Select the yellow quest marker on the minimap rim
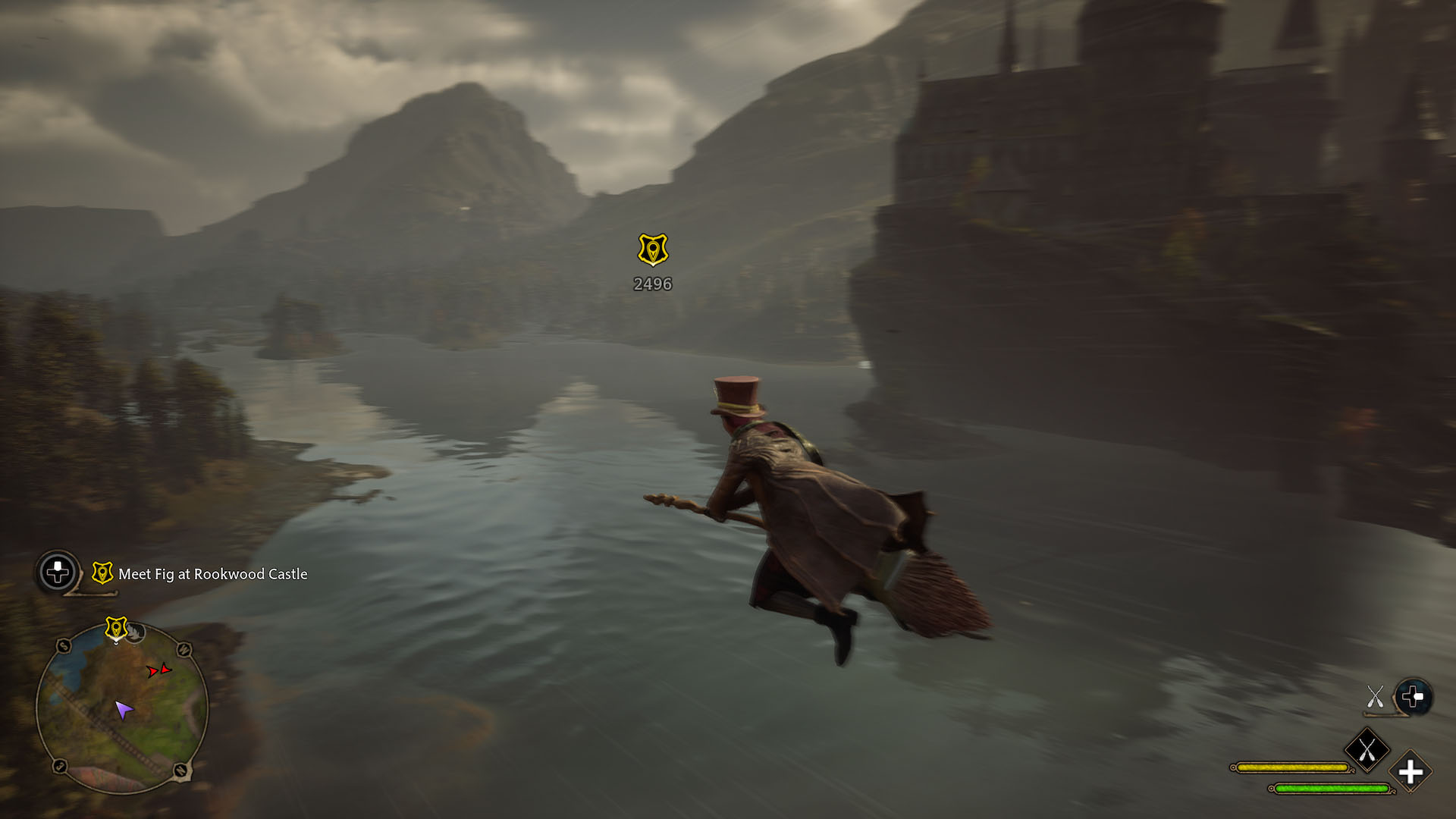The image size is (1456, 819). click(x=115, y=629)
